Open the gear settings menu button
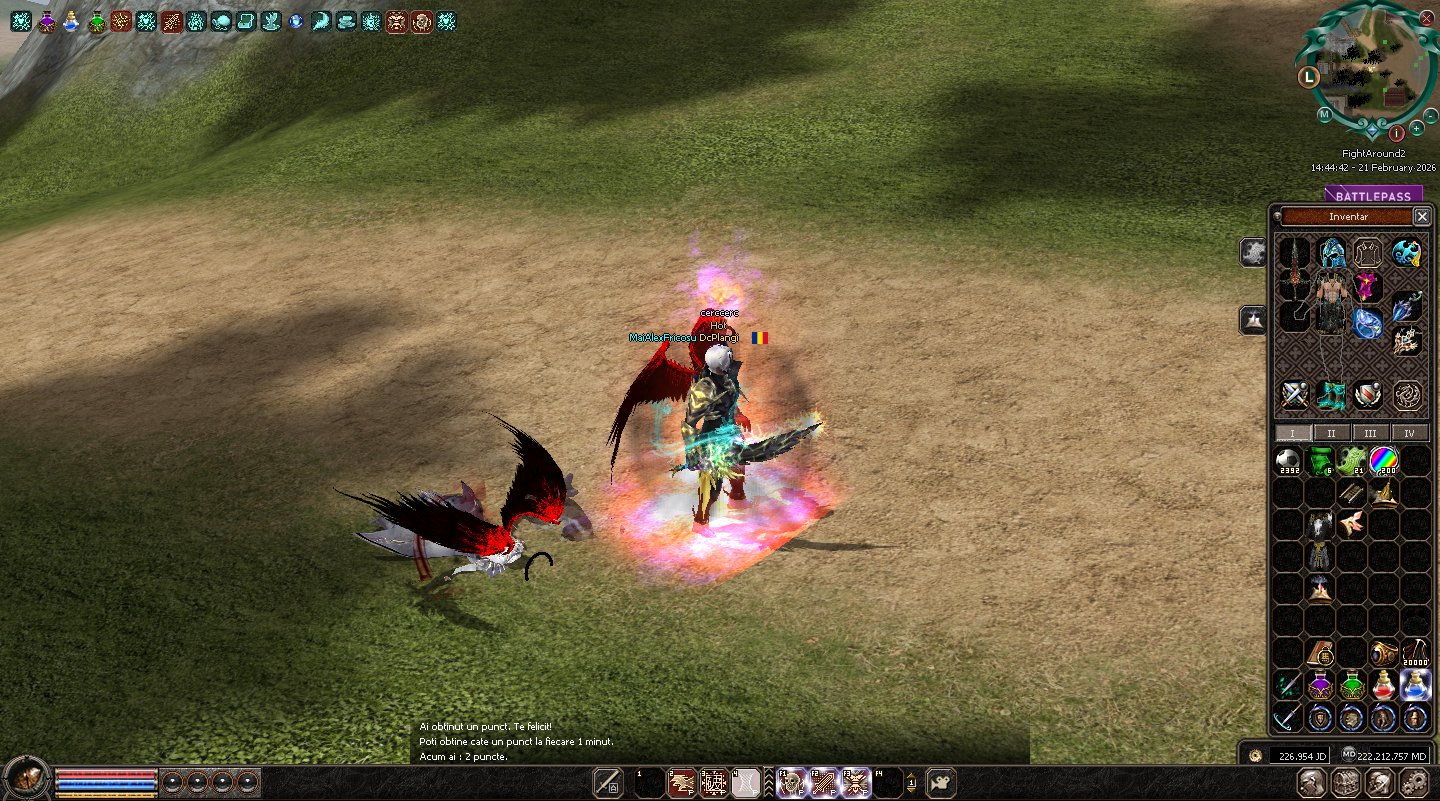The width and height of the screenshot is (1440, 801). (x=1413, y=782)
